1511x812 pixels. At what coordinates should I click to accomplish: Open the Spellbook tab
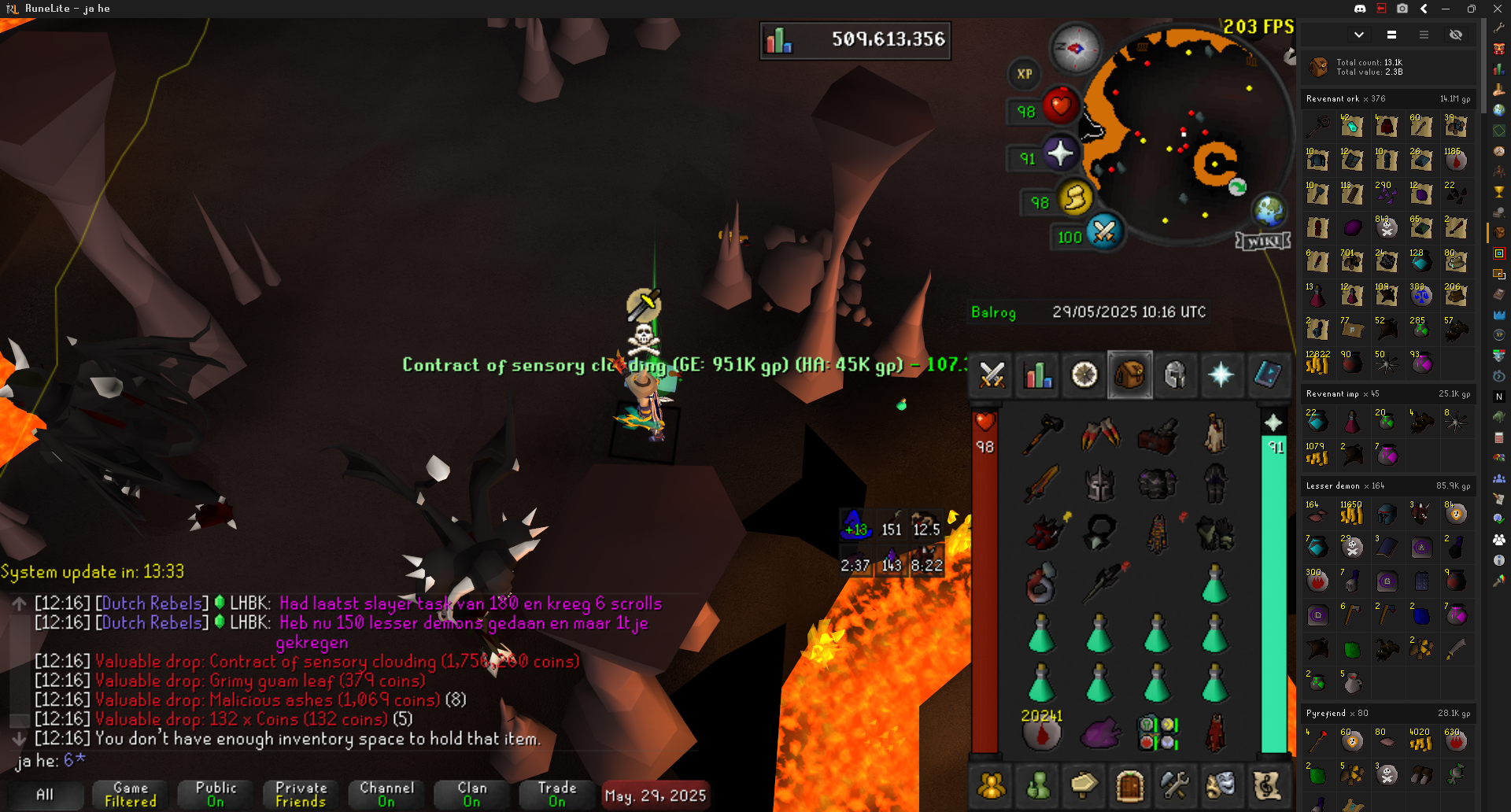1266,375
